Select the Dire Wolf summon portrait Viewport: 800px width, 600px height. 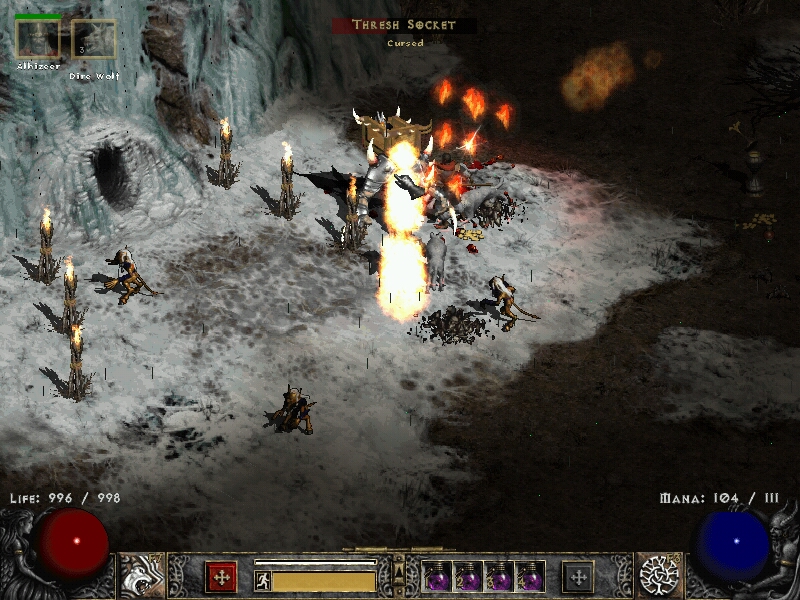point(93,40)
